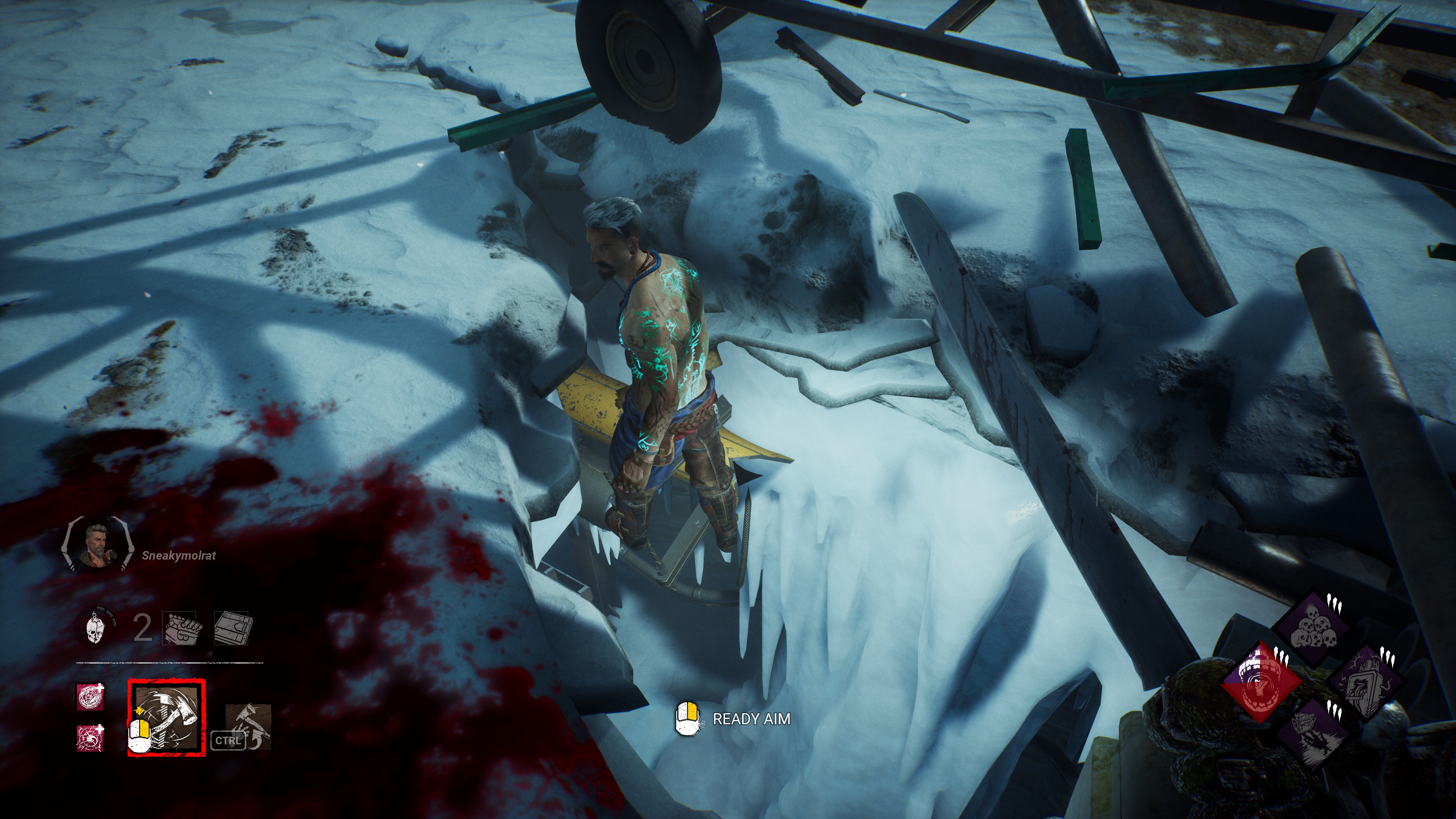Select the round seal status effect icon
The image size is (1456, 819).
pos(90,697)
